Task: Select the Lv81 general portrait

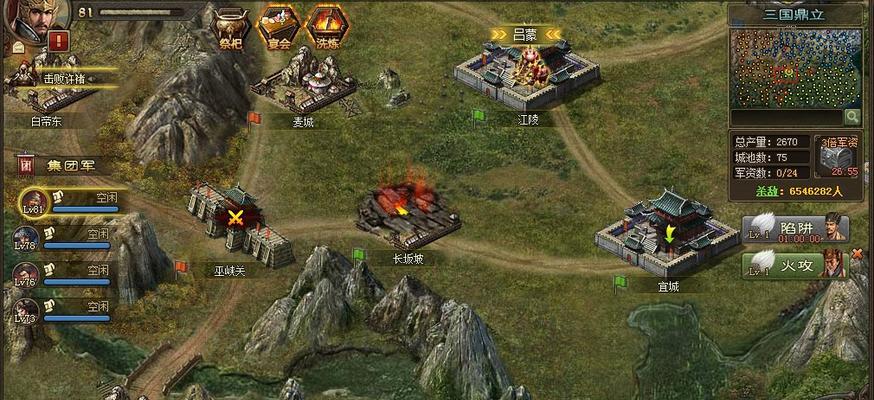Action: point(35,202)
